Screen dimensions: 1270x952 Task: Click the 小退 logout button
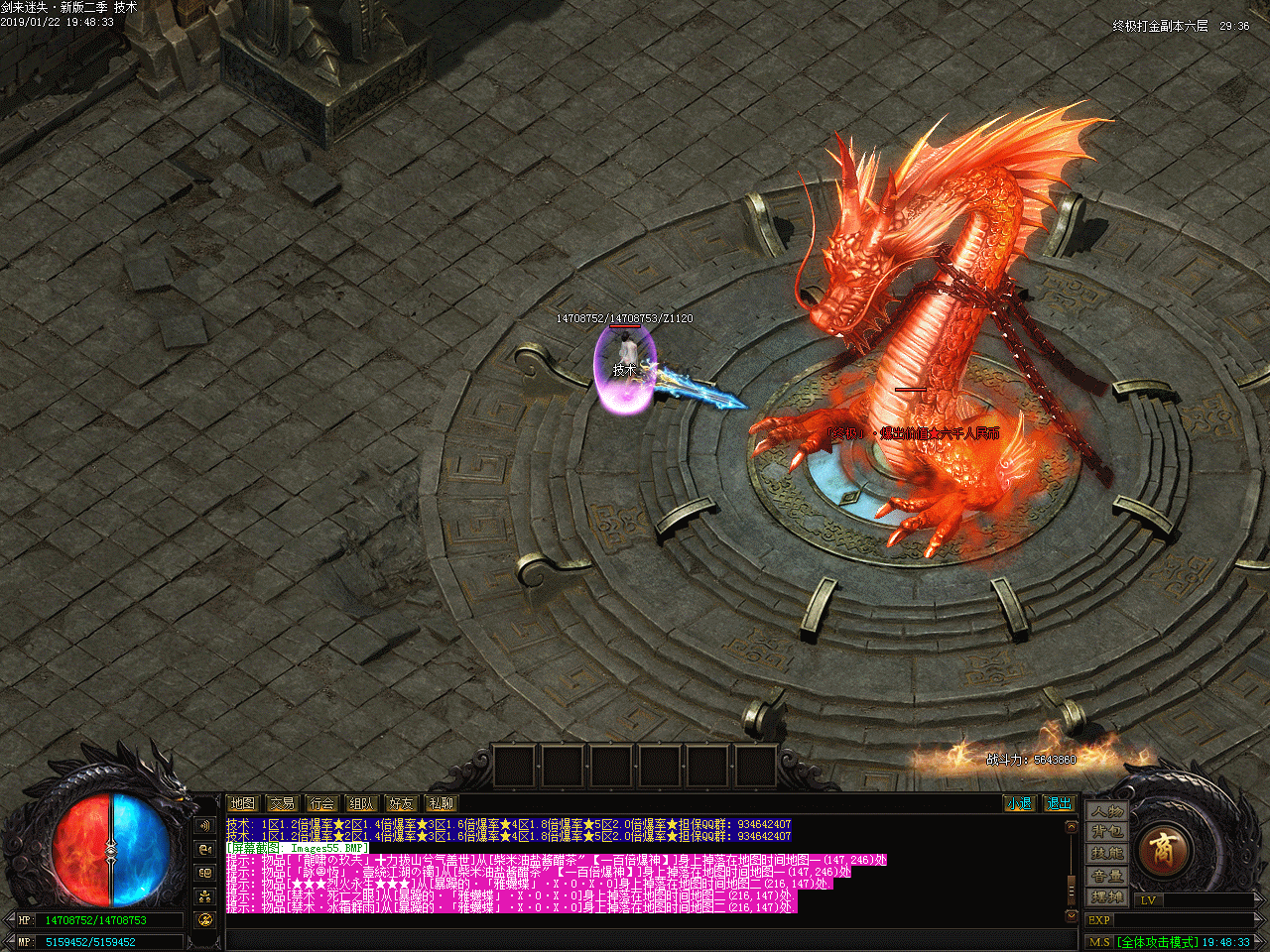[x=1018, y=803]
